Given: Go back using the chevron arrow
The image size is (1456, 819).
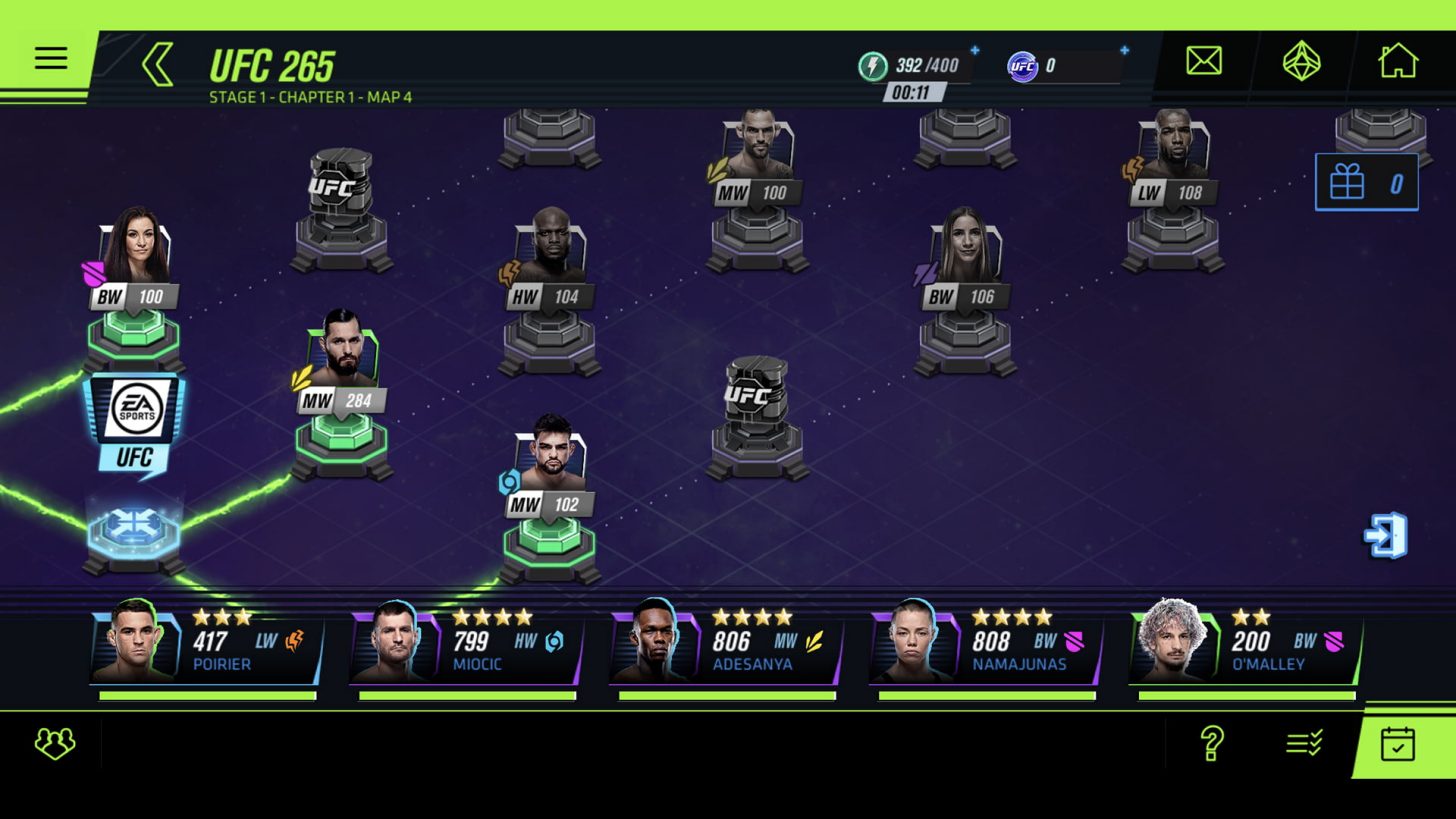Looking at the screenshot, I should 158,65.
